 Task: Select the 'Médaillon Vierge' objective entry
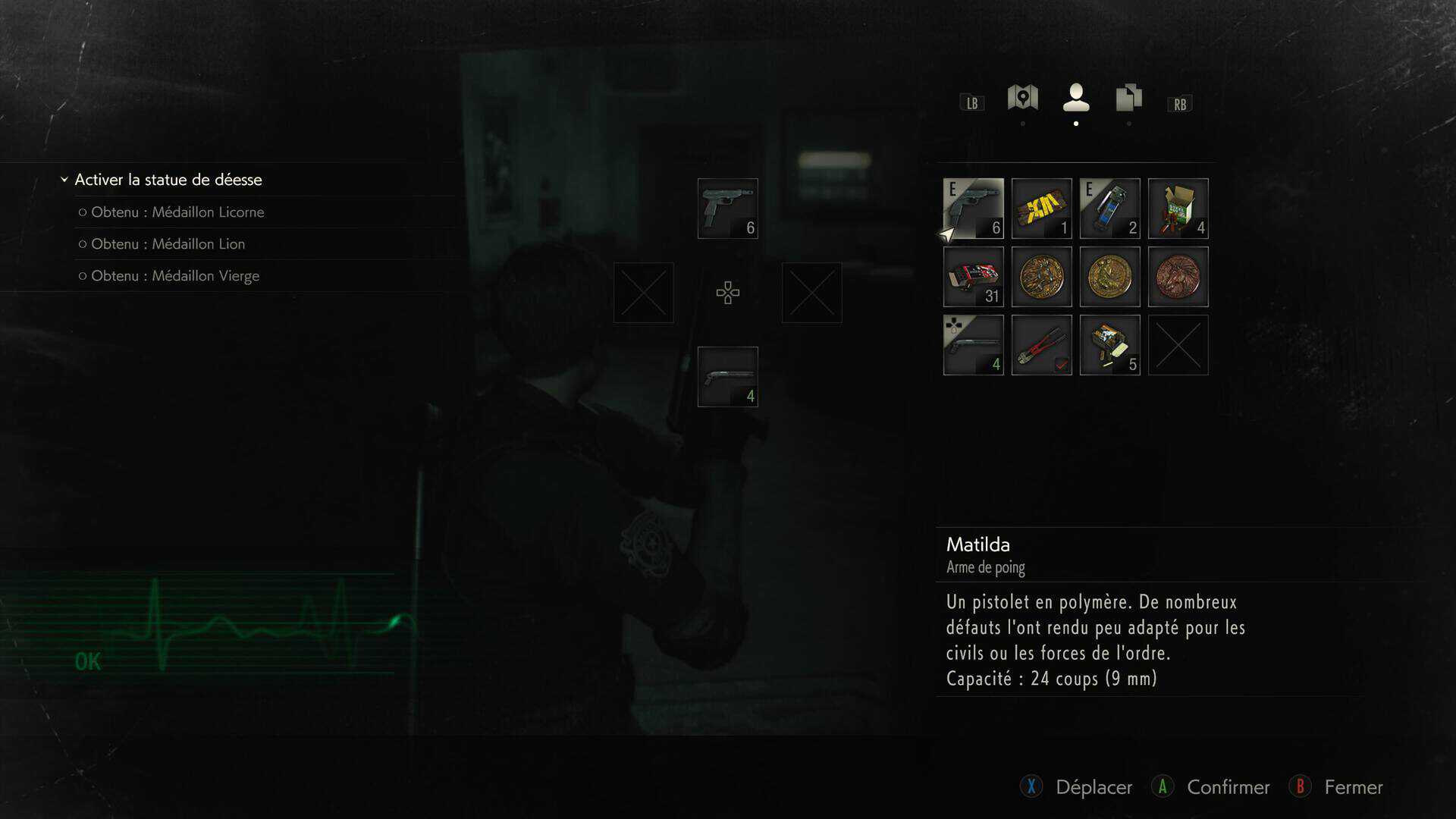(x=174, y=276)
